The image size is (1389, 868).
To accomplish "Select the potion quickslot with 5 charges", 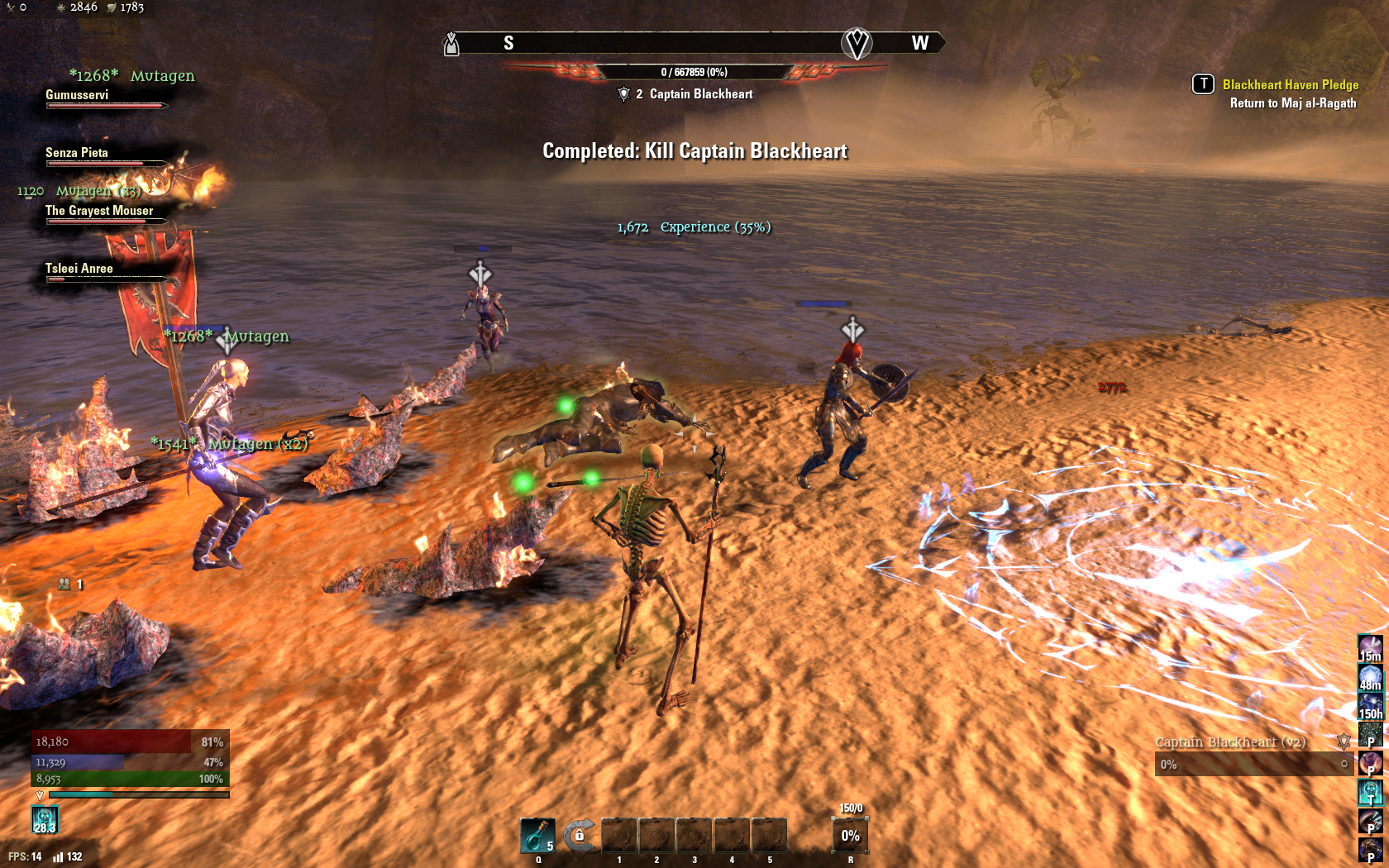I will point(537,835).
